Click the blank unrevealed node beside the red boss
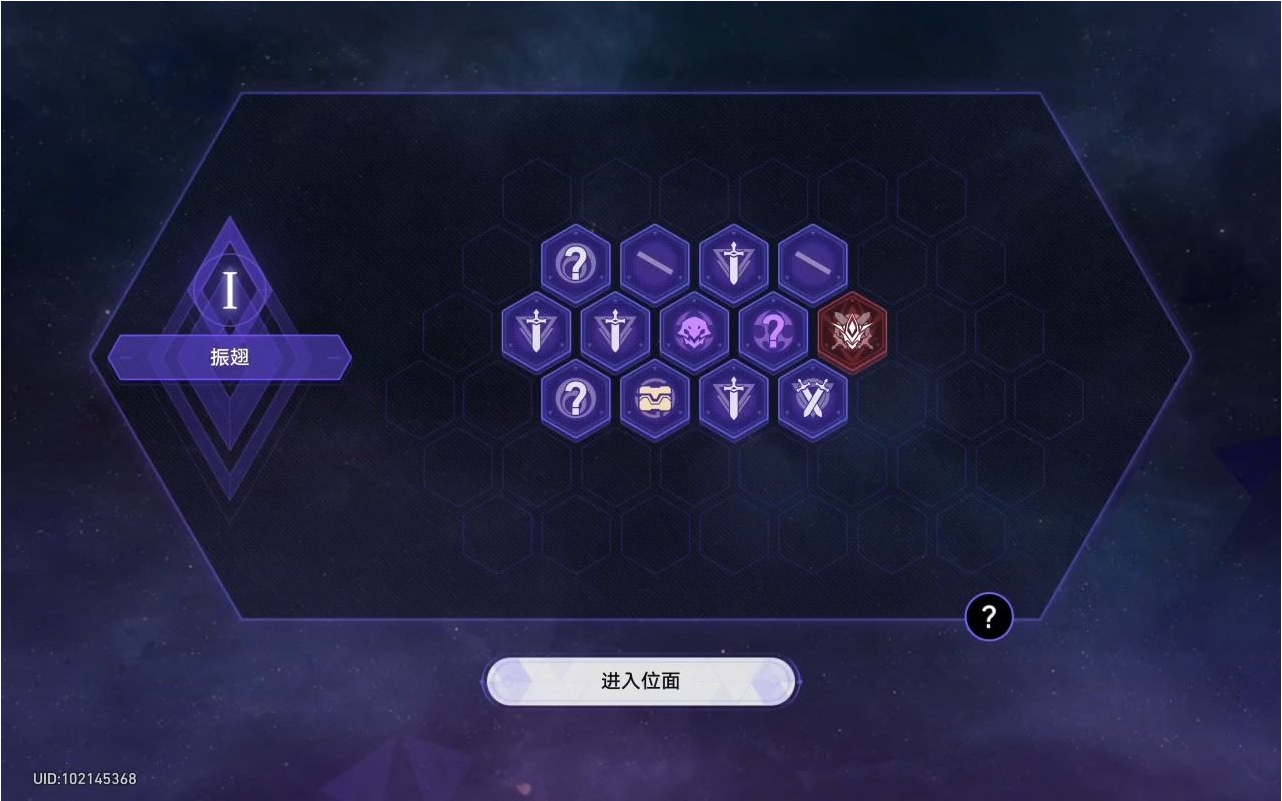This screenshot has width=1282, height=801. [x=815, y=263]
